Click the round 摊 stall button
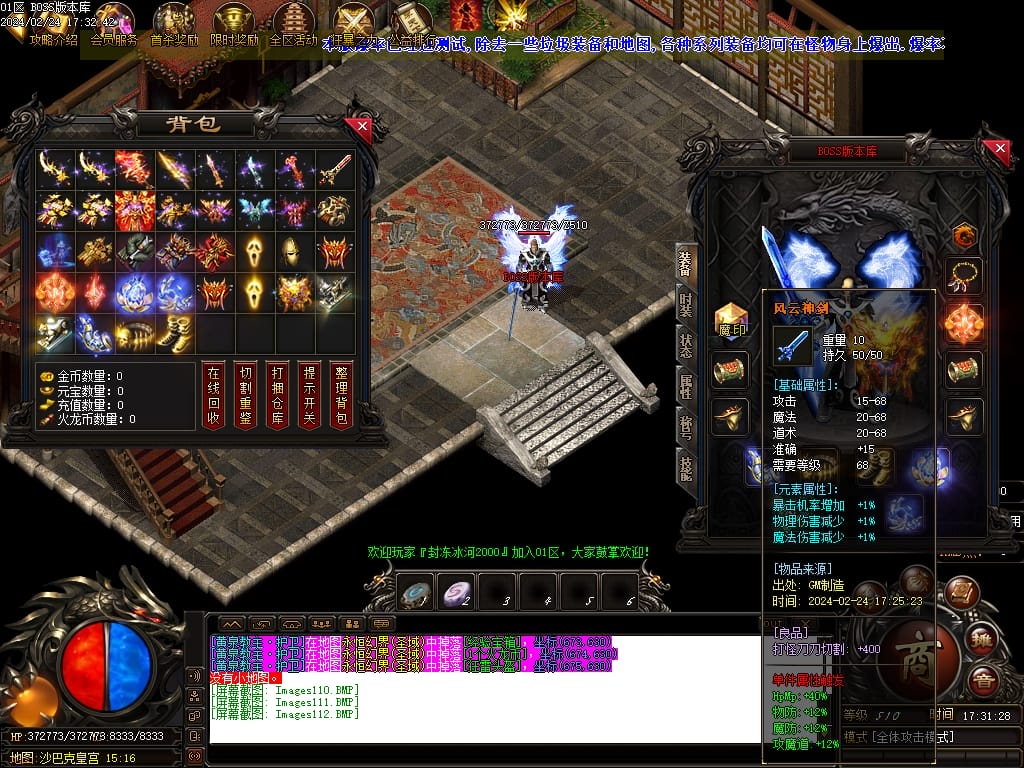 coord(983,640)
